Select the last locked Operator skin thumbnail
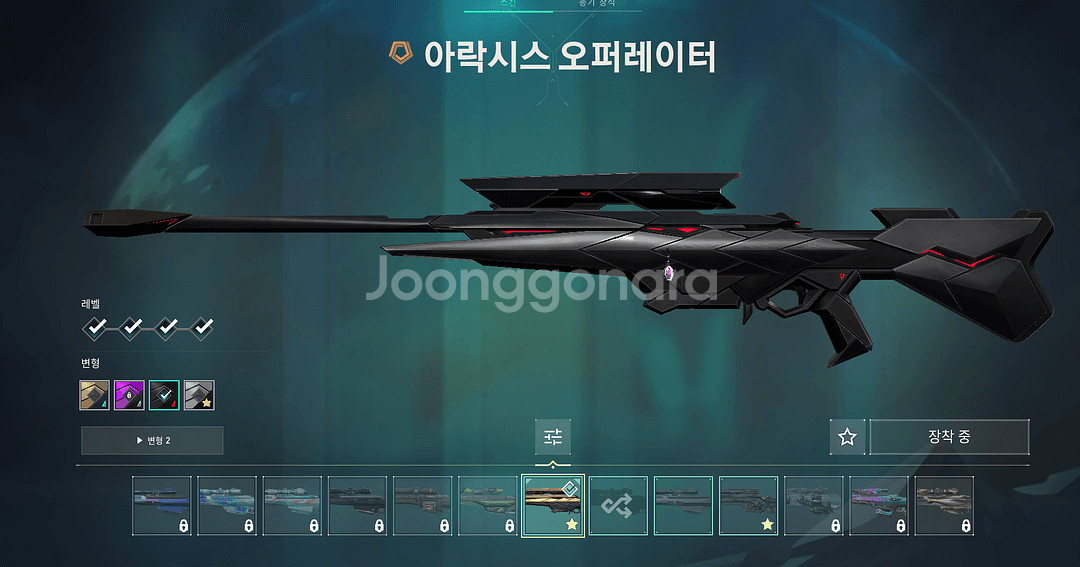 tap(943, 506)
